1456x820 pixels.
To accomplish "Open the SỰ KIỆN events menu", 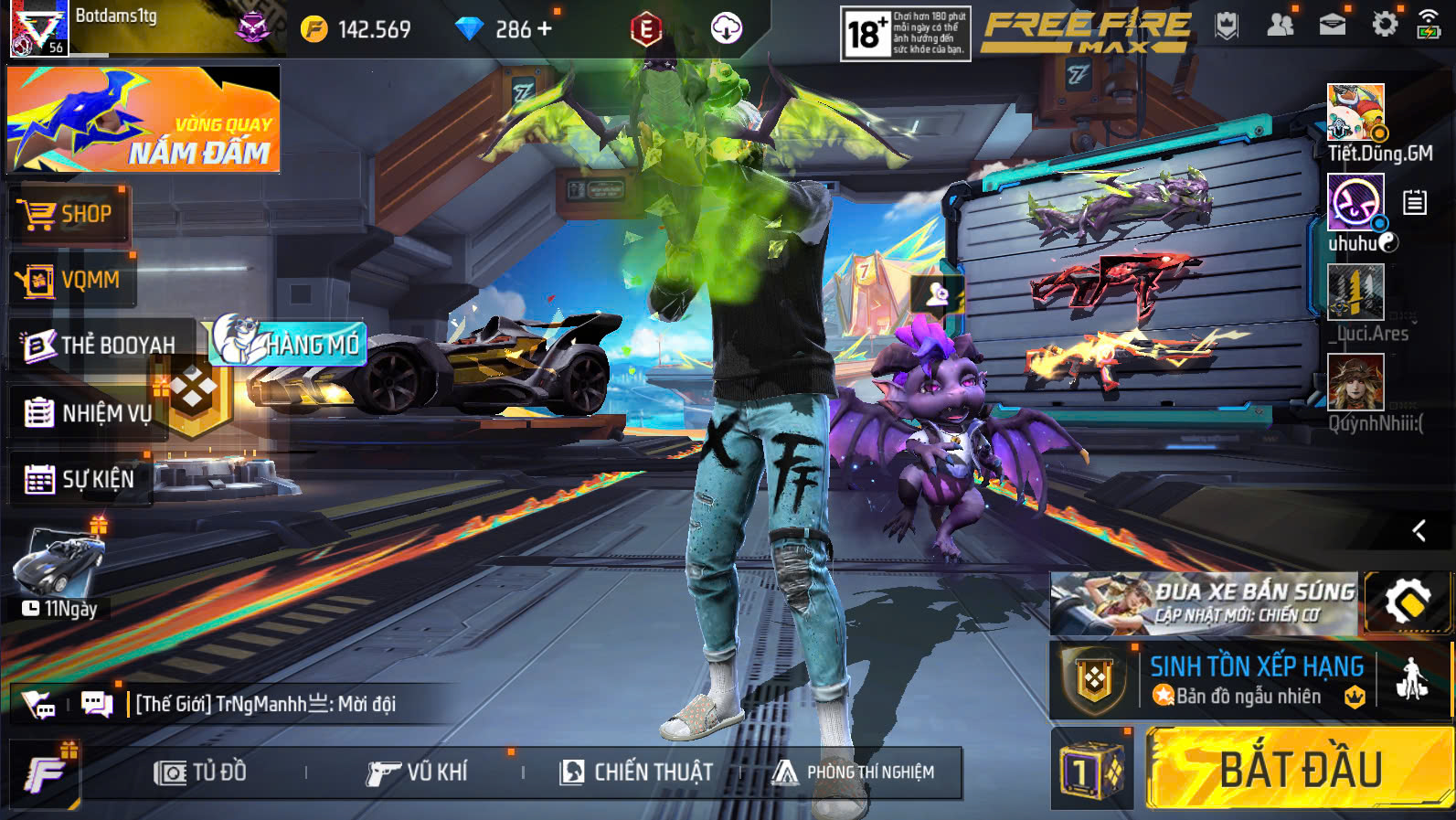I will pyautogui.click(x=80, y=479).
